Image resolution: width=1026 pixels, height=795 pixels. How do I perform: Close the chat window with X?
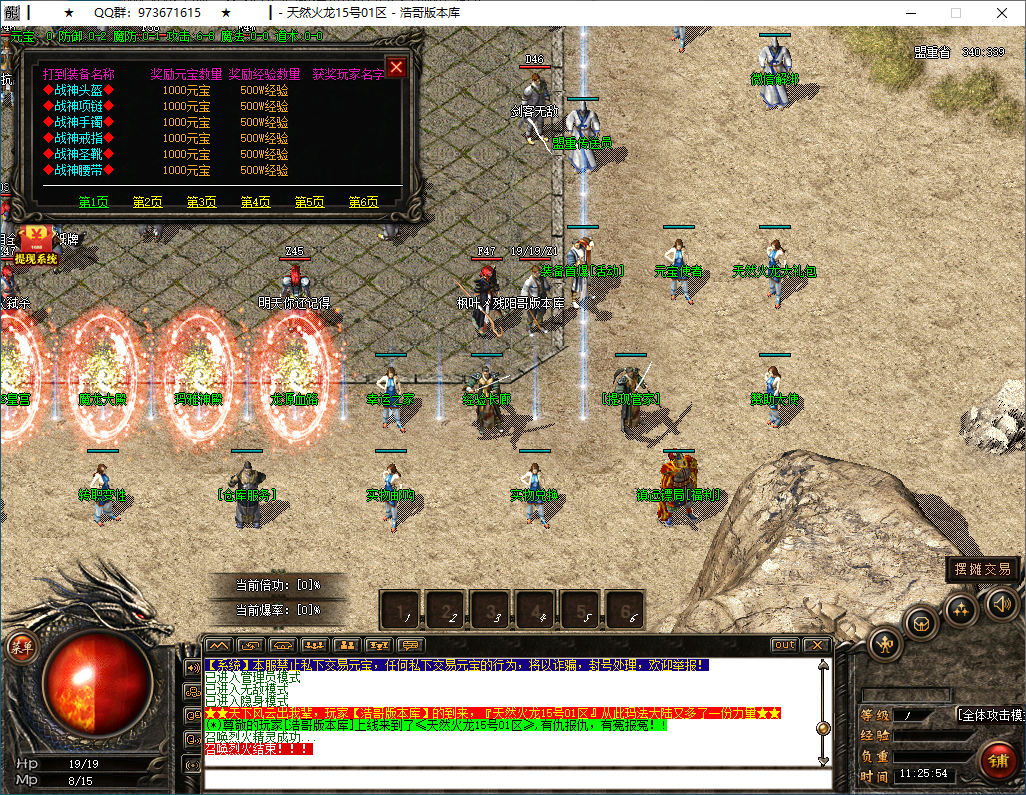pos(817,645)
